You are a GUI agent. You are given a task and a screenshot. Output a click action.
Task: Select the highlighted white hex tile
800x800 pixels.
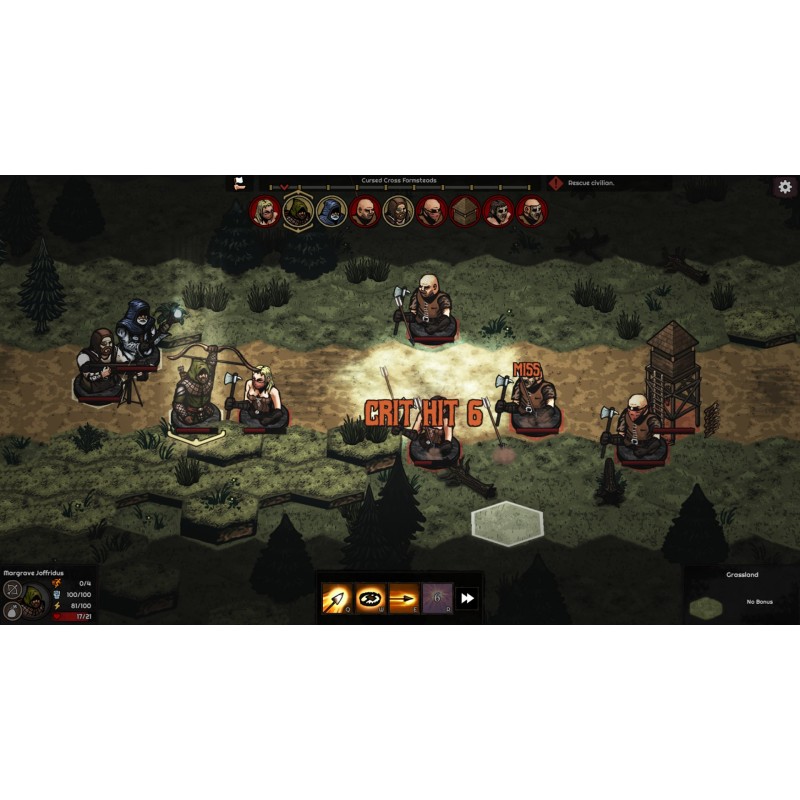click(x=508, y=523)
